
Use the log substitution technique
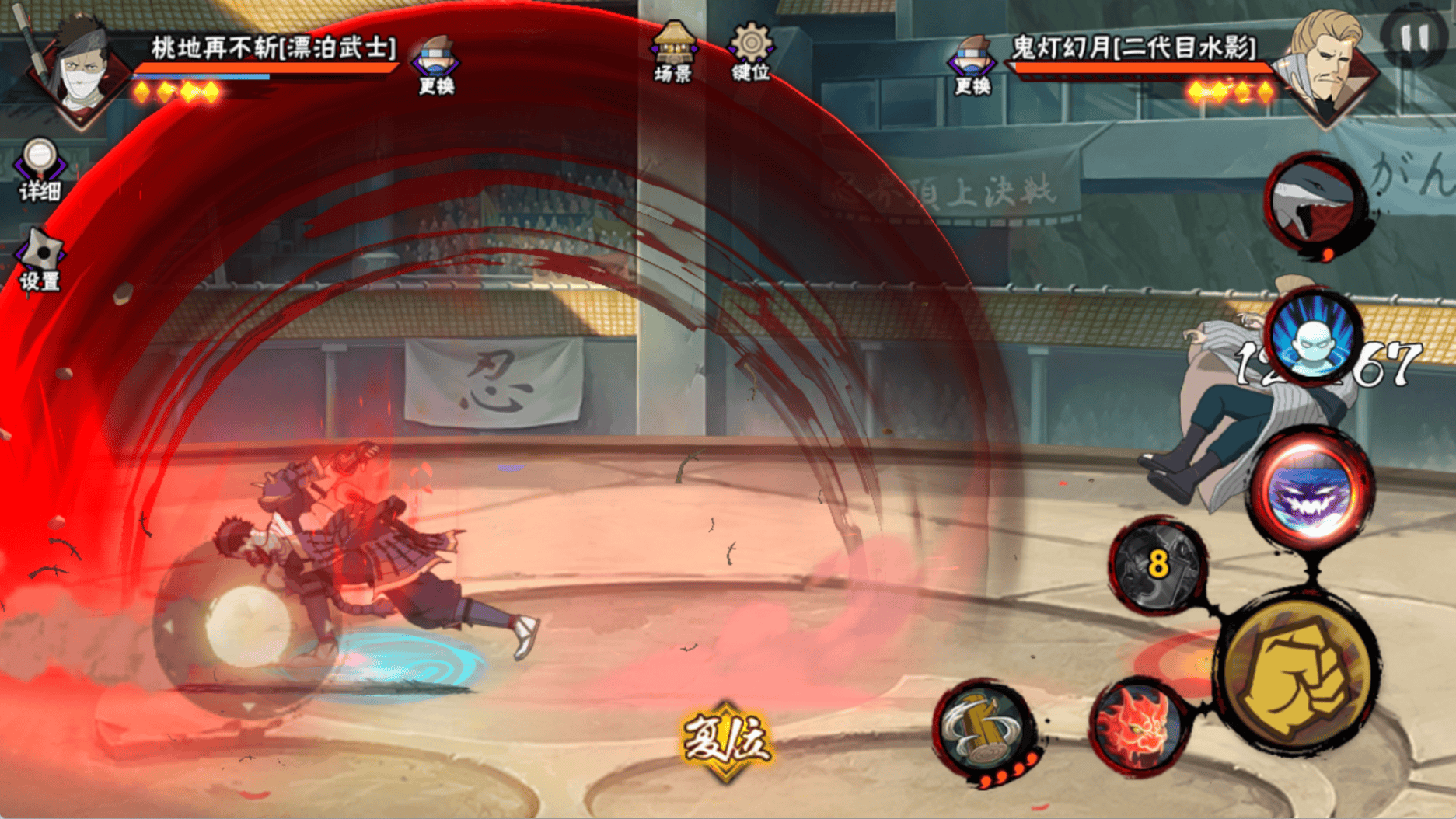tap(983, 729)
